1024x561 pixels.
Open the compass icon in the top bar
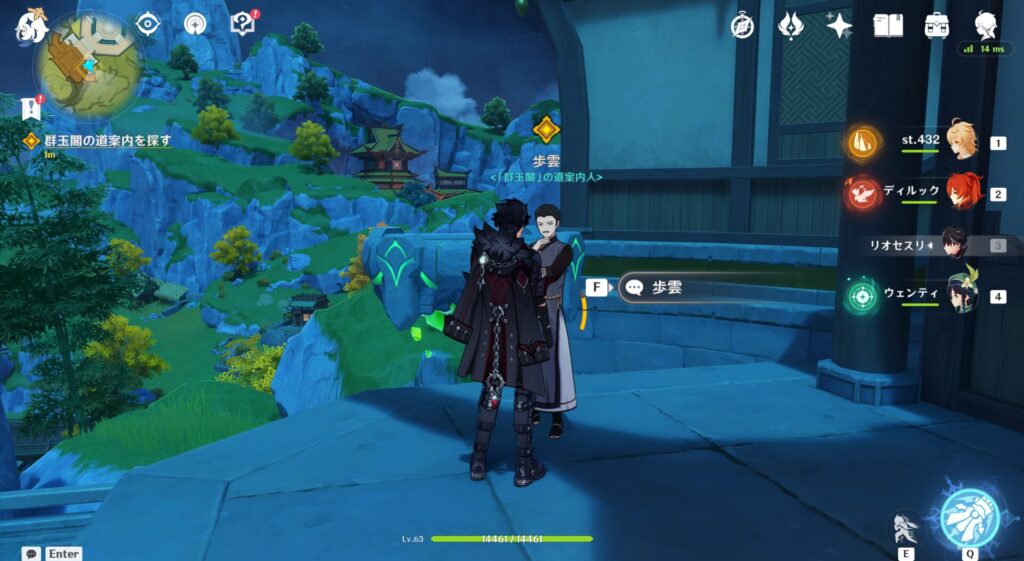[742, 26]
